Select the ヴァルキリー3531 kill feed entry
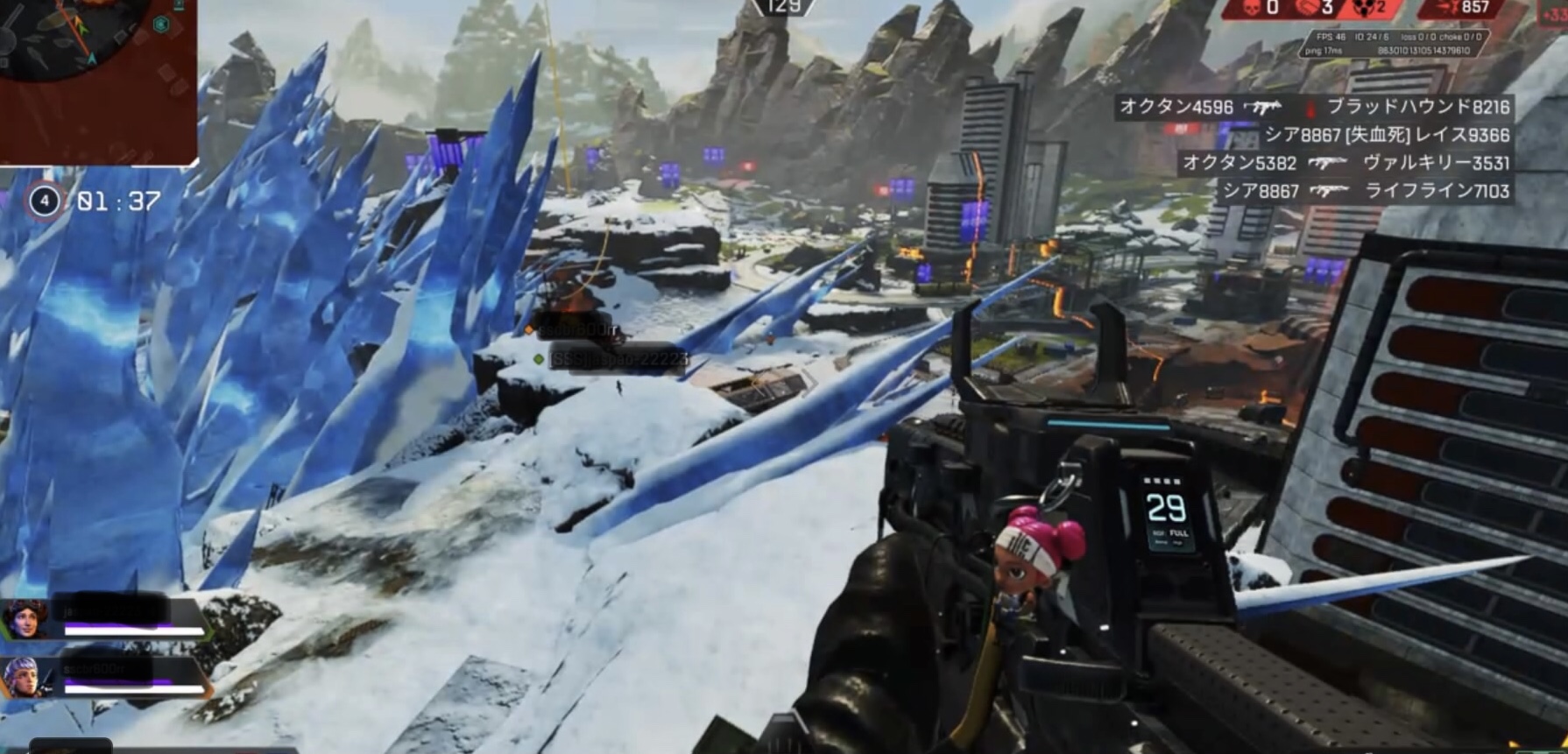This screenshot has height=754, width=1568. (x=1436, y=163)
